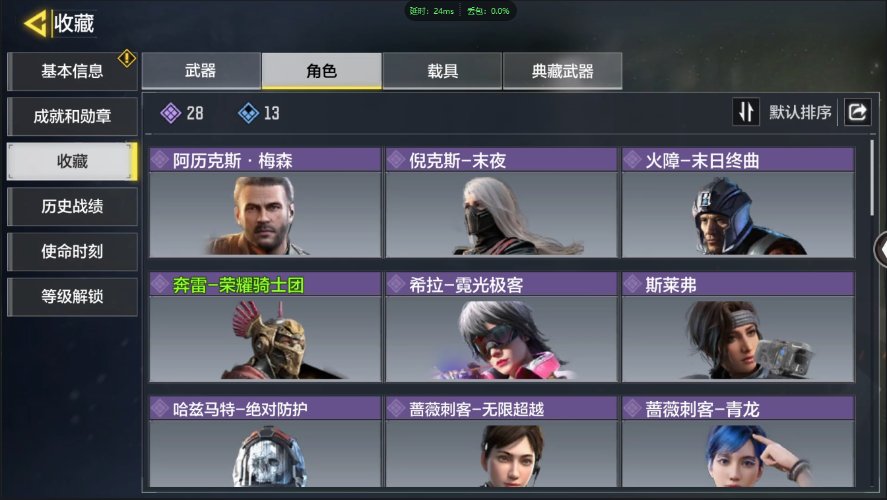Viewport: 887px width, 500px height.
Task: Select the 奔雷-荣耀骑士团 character card
Action: coord(265,327)
